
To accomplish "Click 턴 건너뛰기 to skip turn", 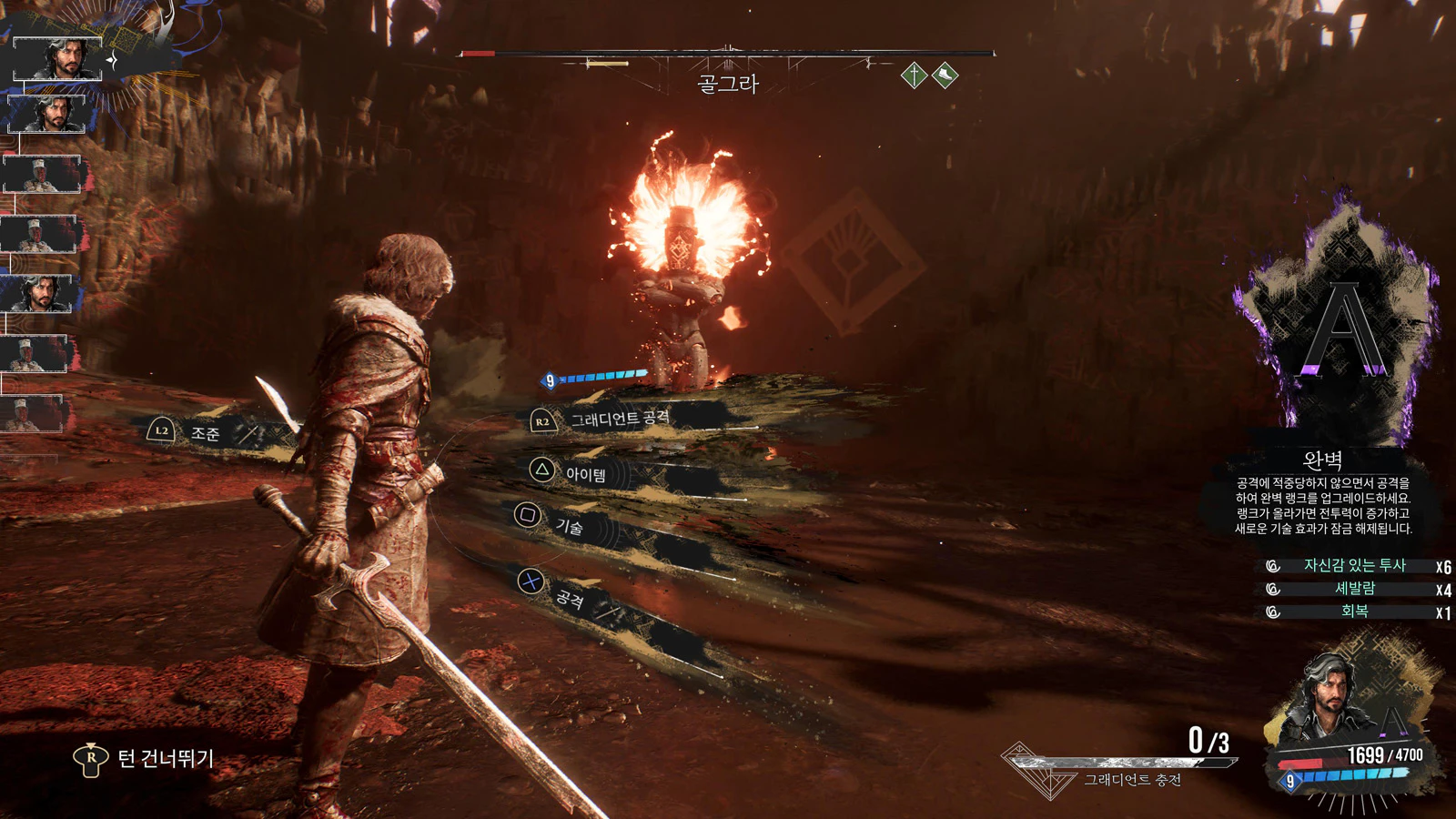I will tap(165, 758).
